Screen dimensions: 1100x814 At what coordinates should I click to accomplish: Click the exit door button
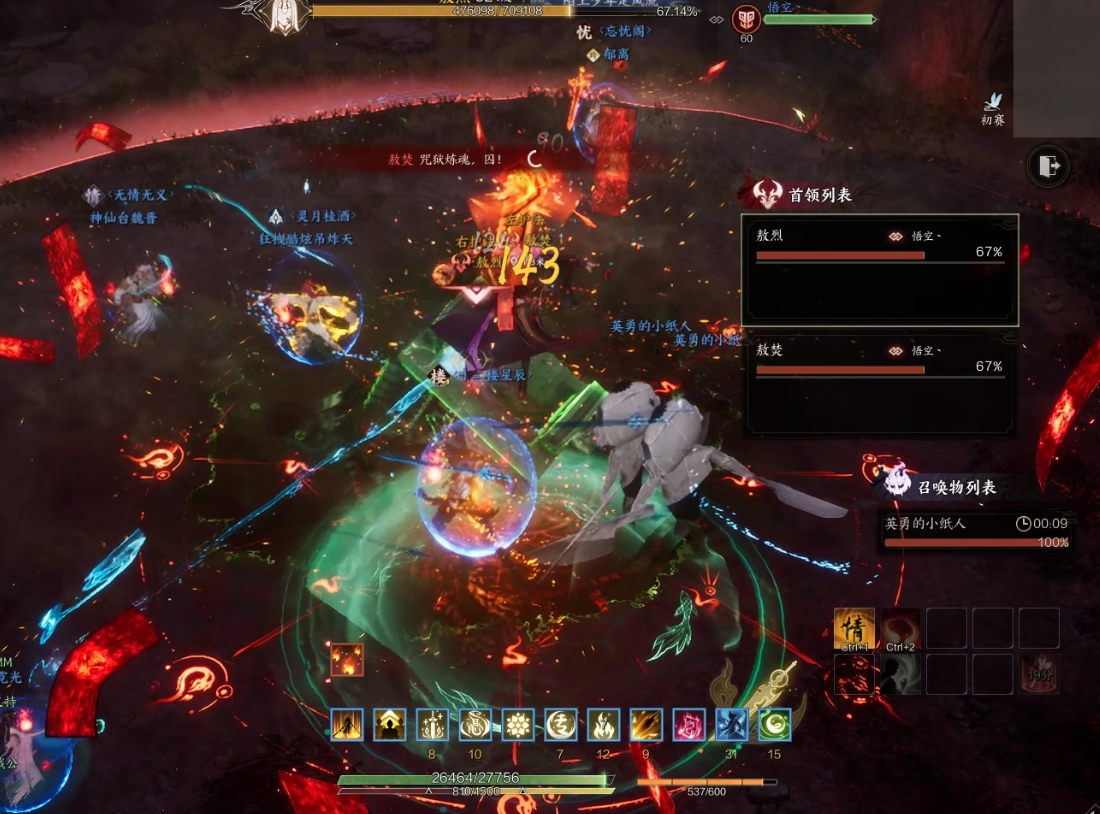[x=1047, y=166]
